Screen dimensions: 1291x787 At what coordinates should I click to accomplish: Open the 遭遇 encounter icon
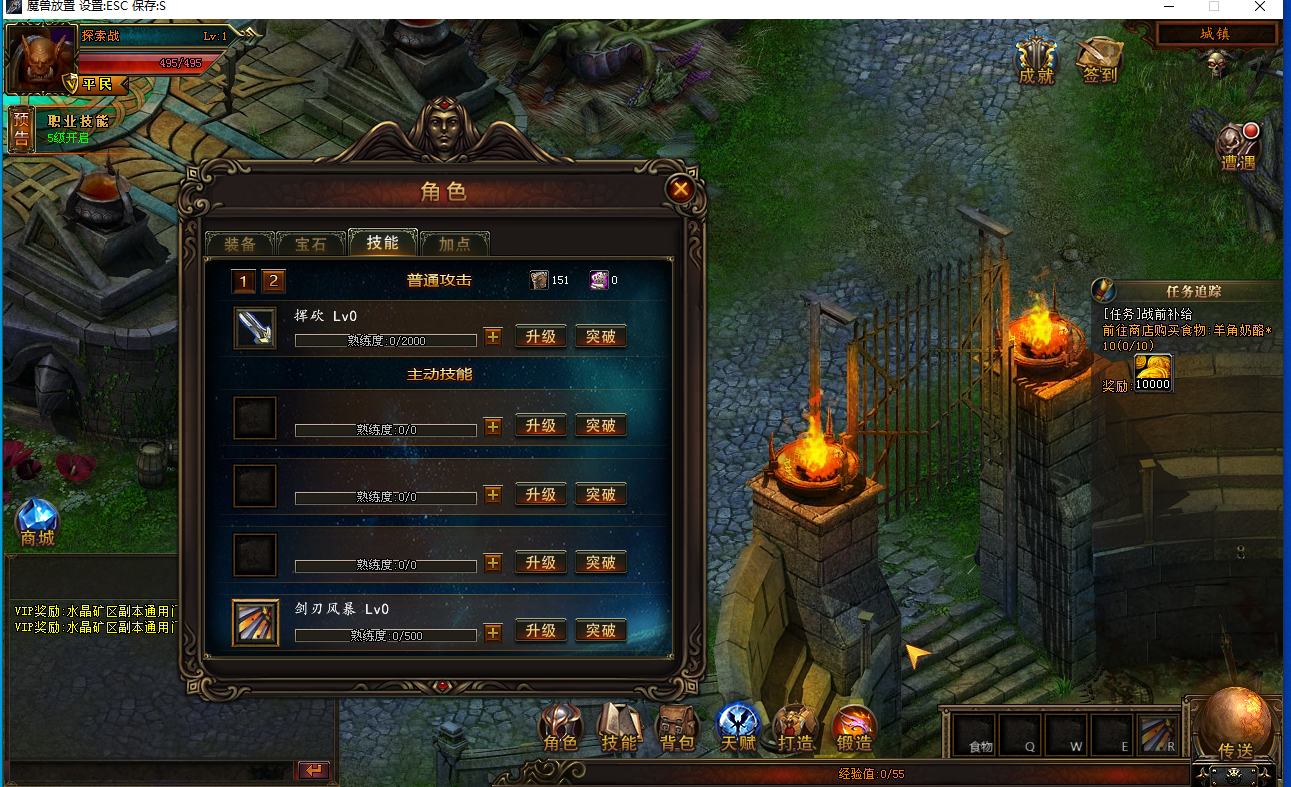(x=1238, y=150)
